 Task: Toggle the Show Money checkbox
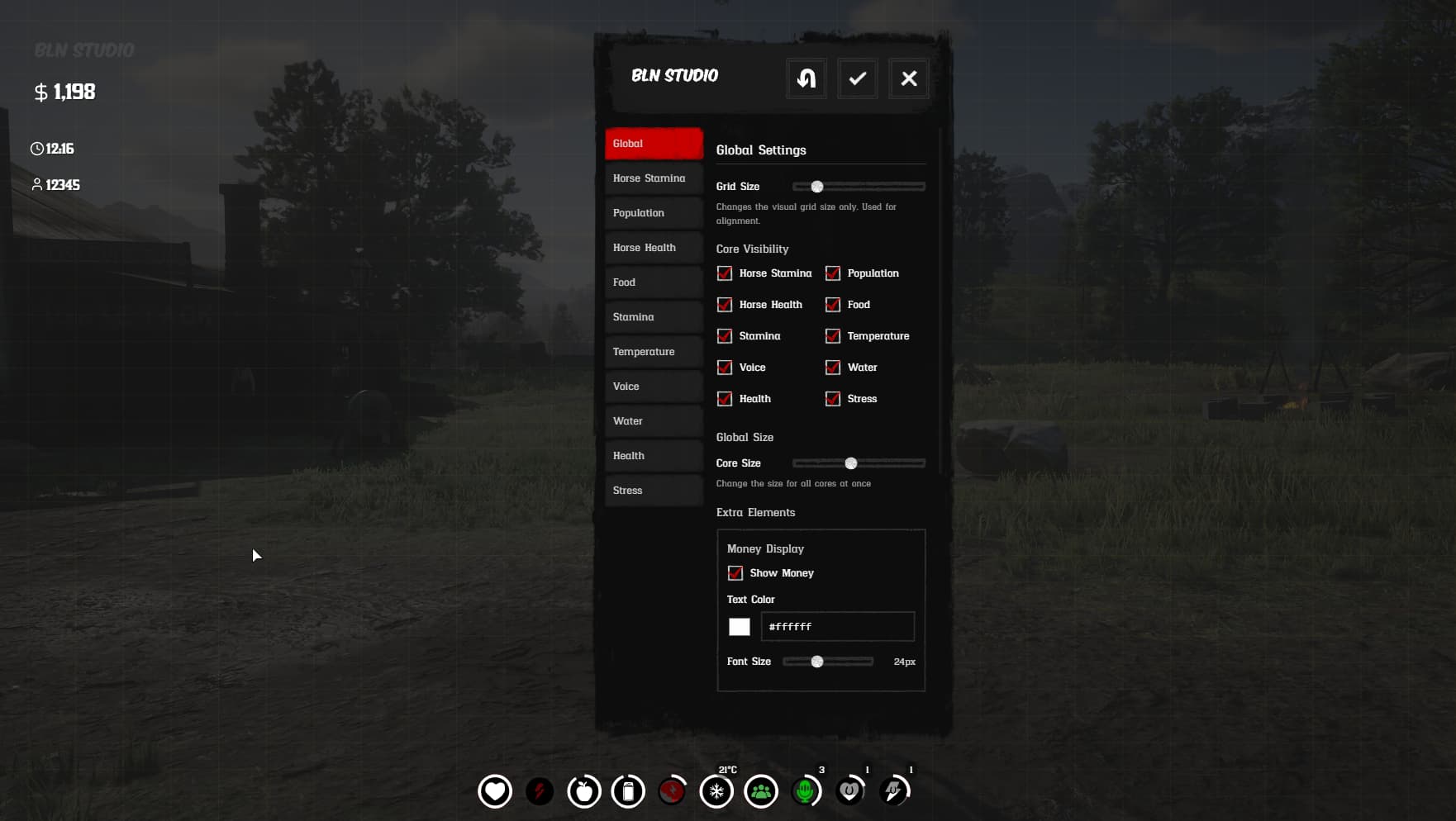click(735, 572)
